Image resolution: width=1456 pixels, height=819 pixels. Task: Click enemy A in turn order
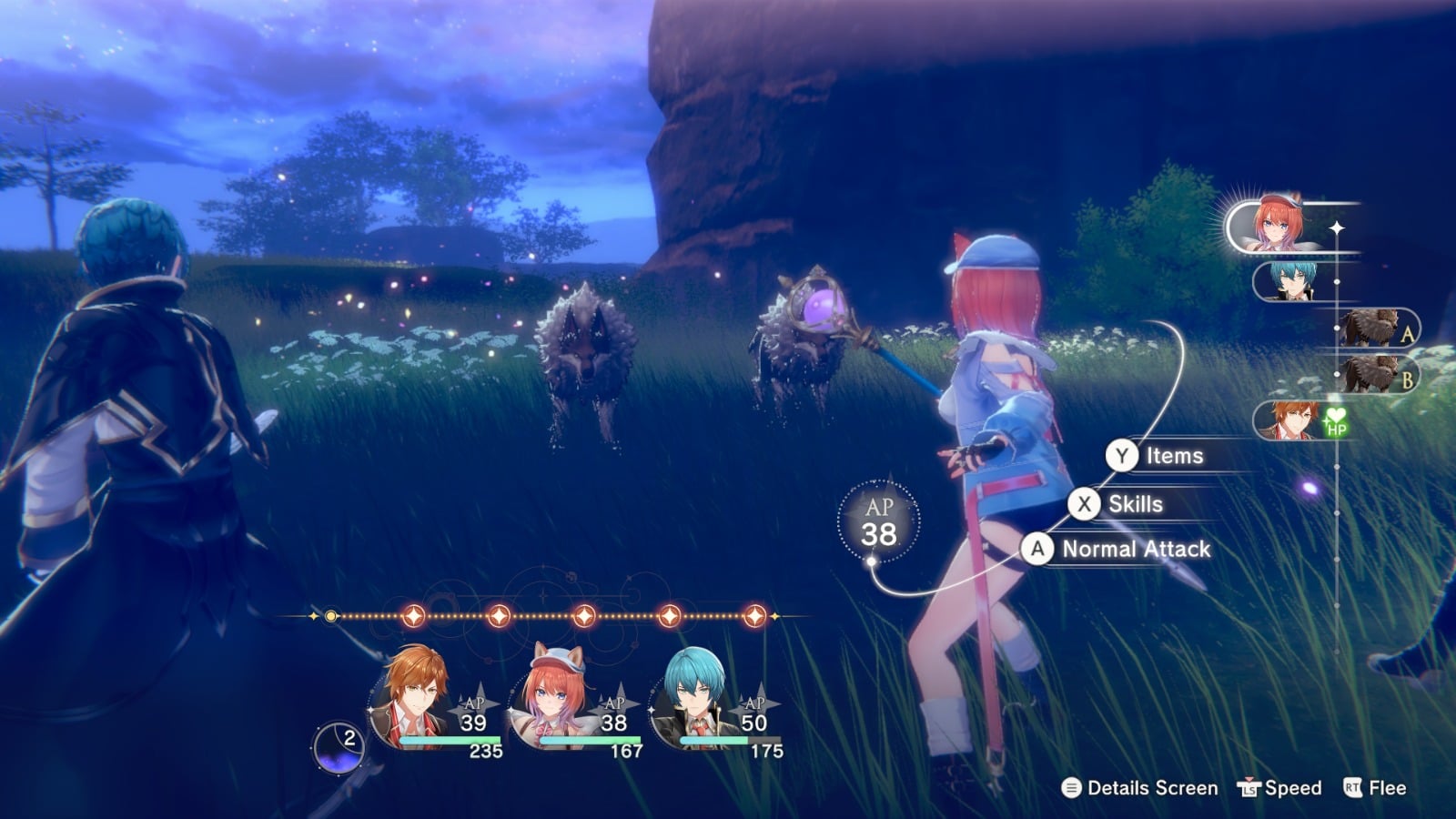[1377, 328]
